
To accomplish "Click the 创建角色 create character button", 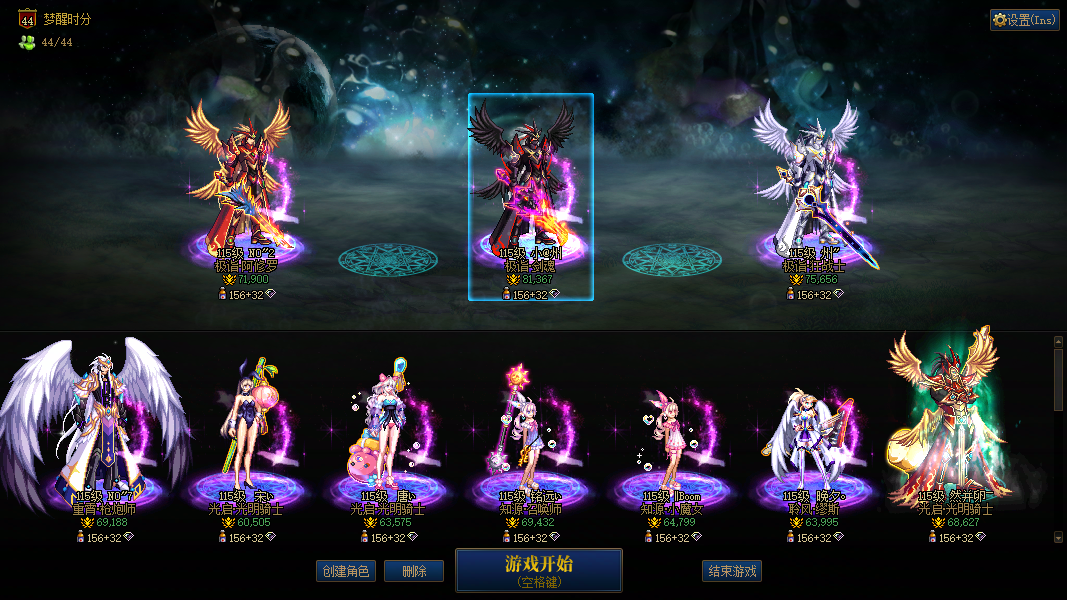I will coord(345,571).
